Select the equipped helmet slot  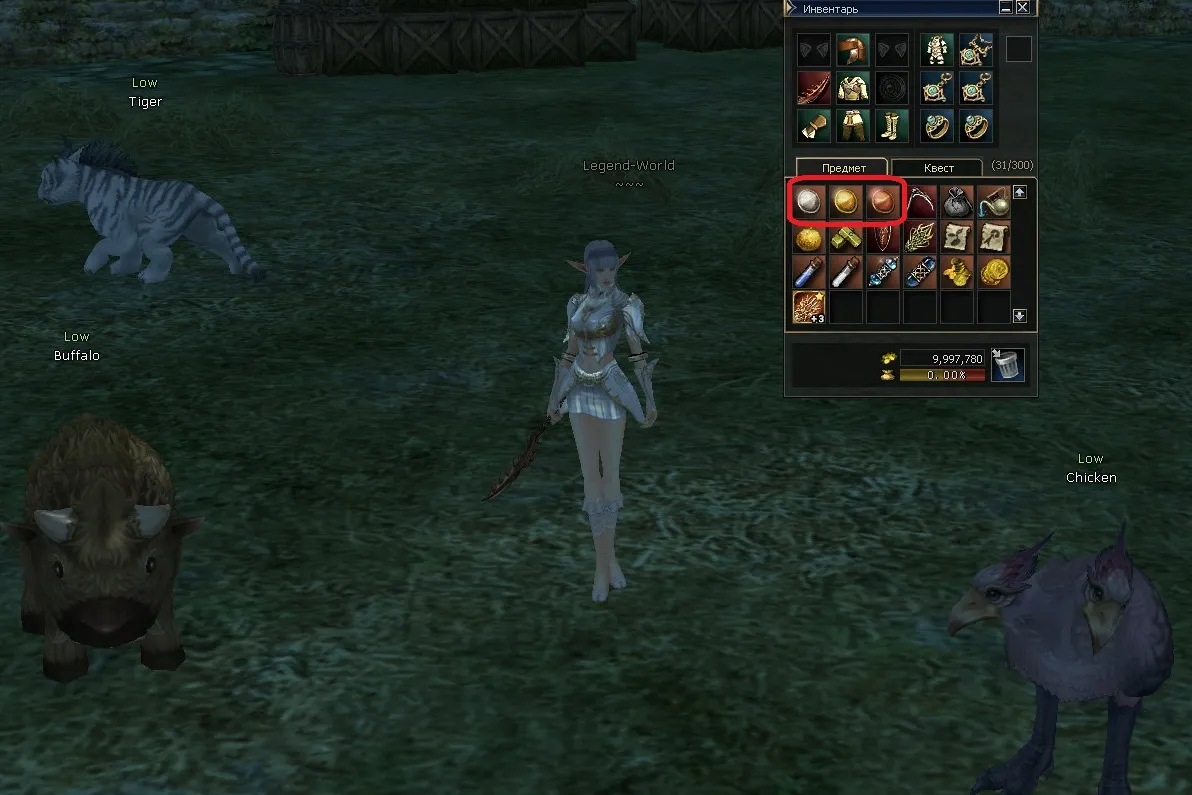point(851,50)
